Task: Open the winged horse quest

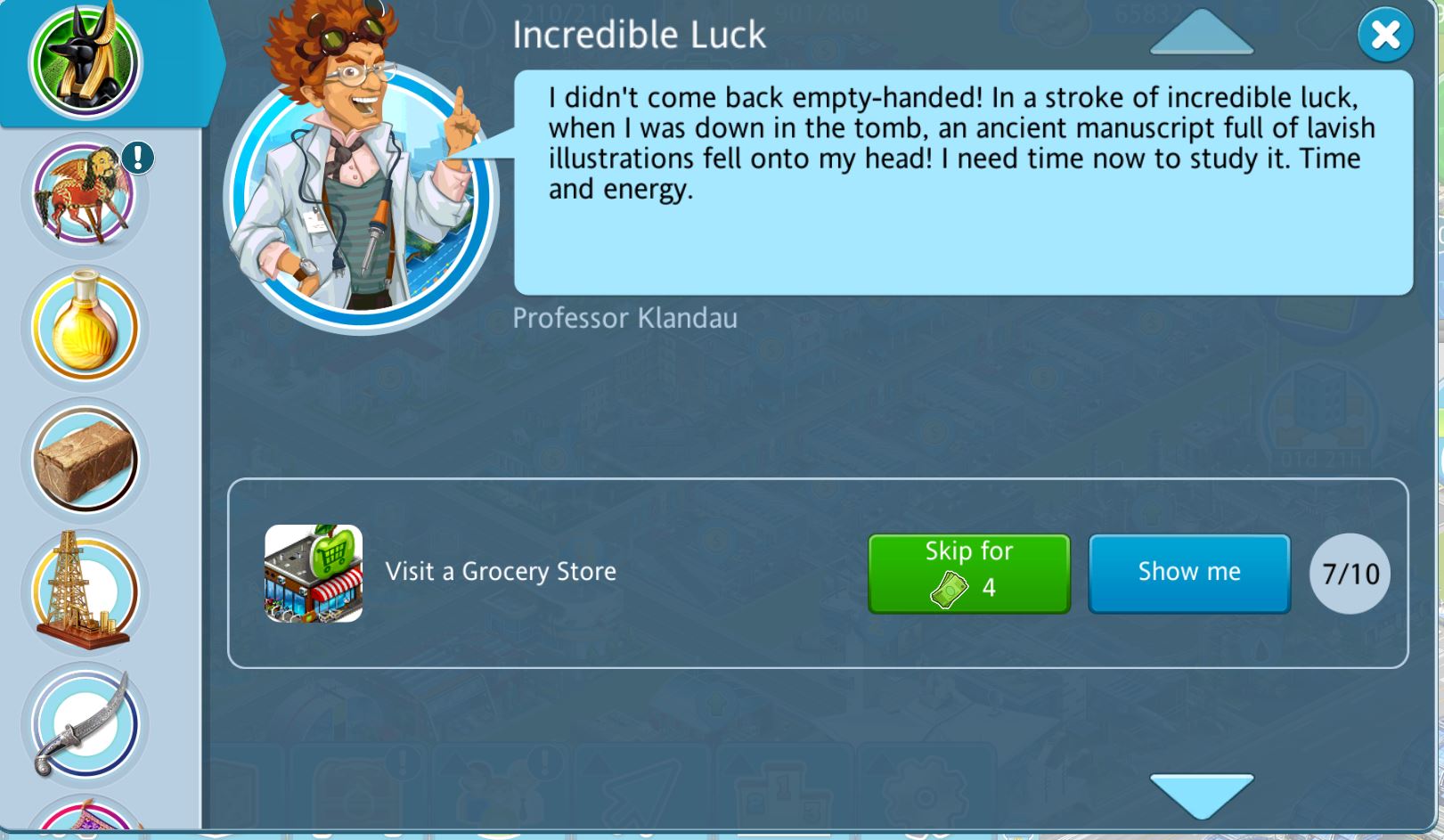Action: 85,194
